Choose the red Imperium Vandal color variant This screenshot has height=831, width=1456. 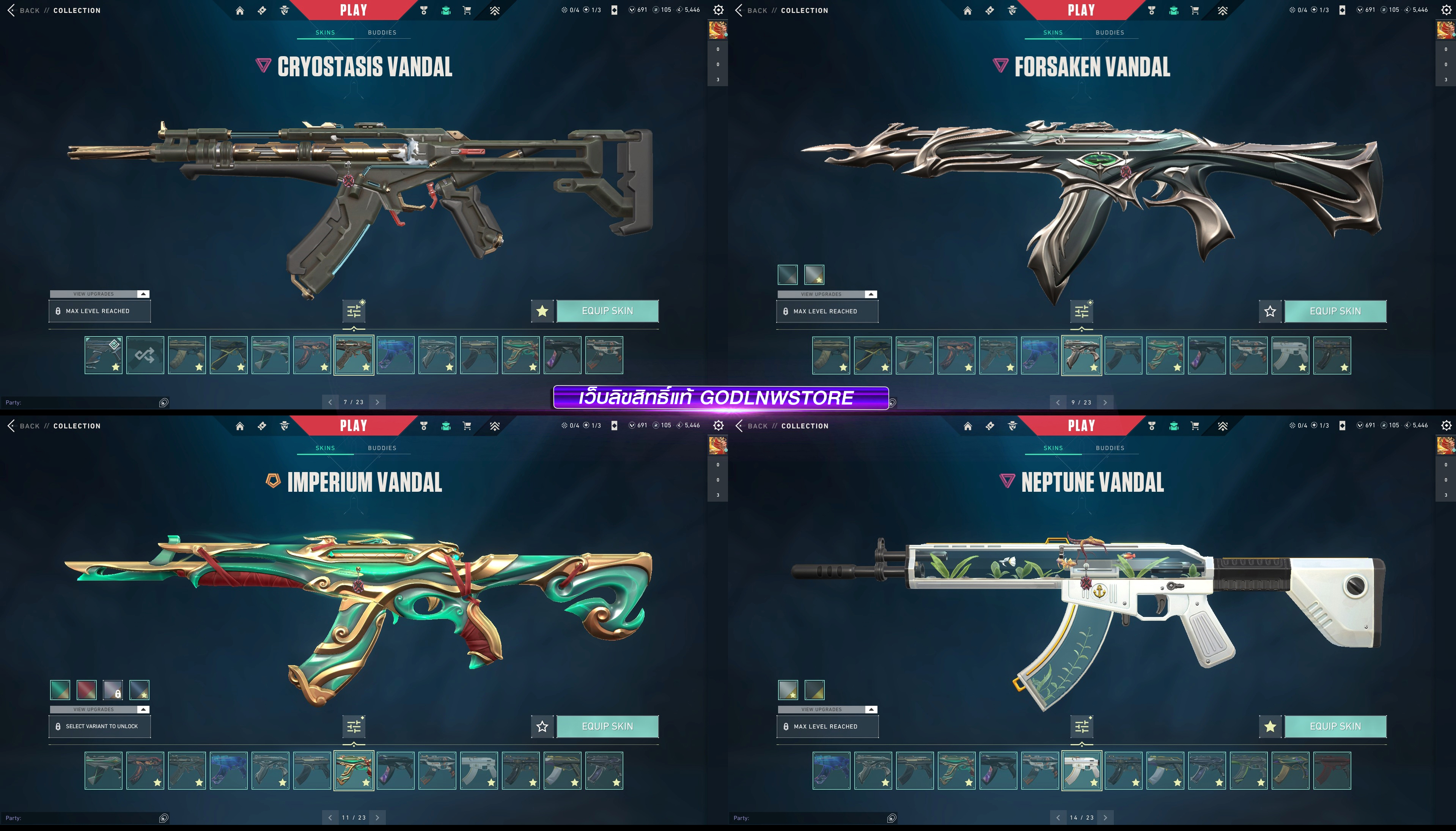click(87, 689)
